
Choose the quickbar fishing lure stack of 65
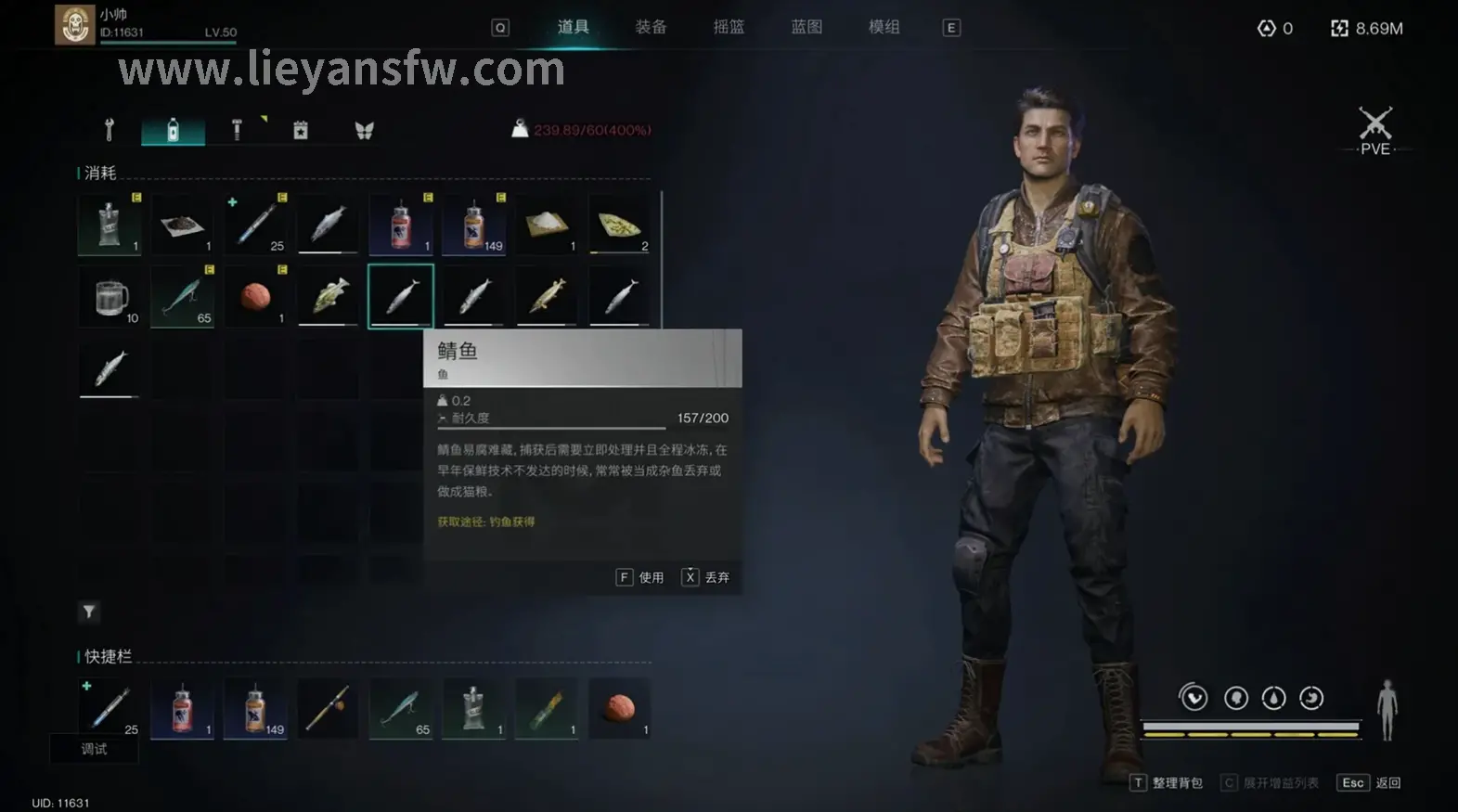click(x=401, y=709)
